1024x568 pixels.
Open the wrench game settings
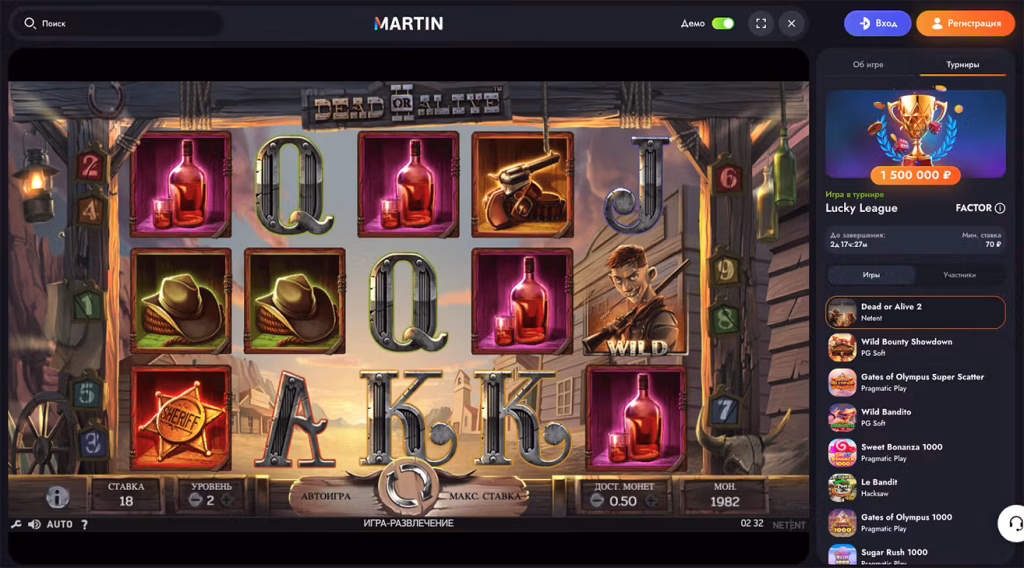(x=16, y=524)
